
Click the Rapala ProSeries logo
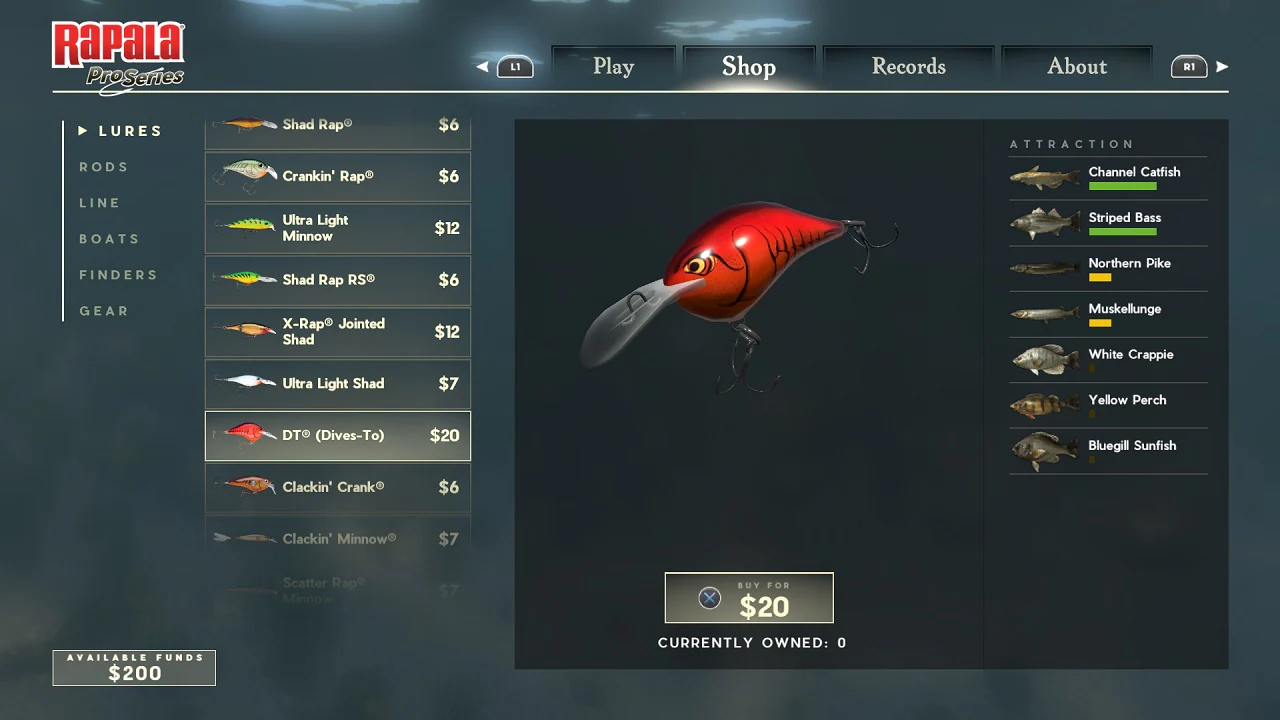(117, 55)
